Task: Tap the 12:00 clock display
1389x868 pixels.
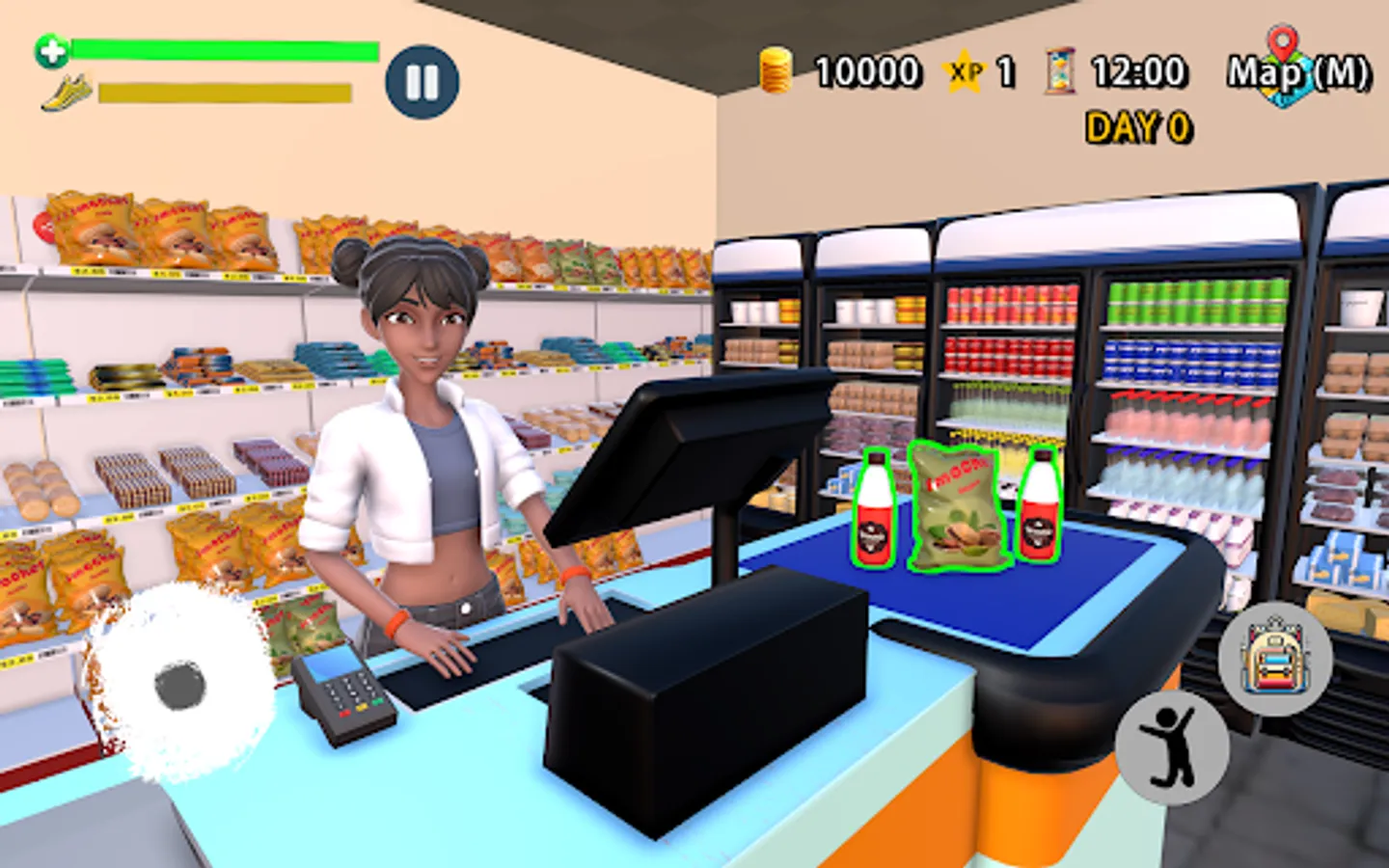Action: point(1137,70)
